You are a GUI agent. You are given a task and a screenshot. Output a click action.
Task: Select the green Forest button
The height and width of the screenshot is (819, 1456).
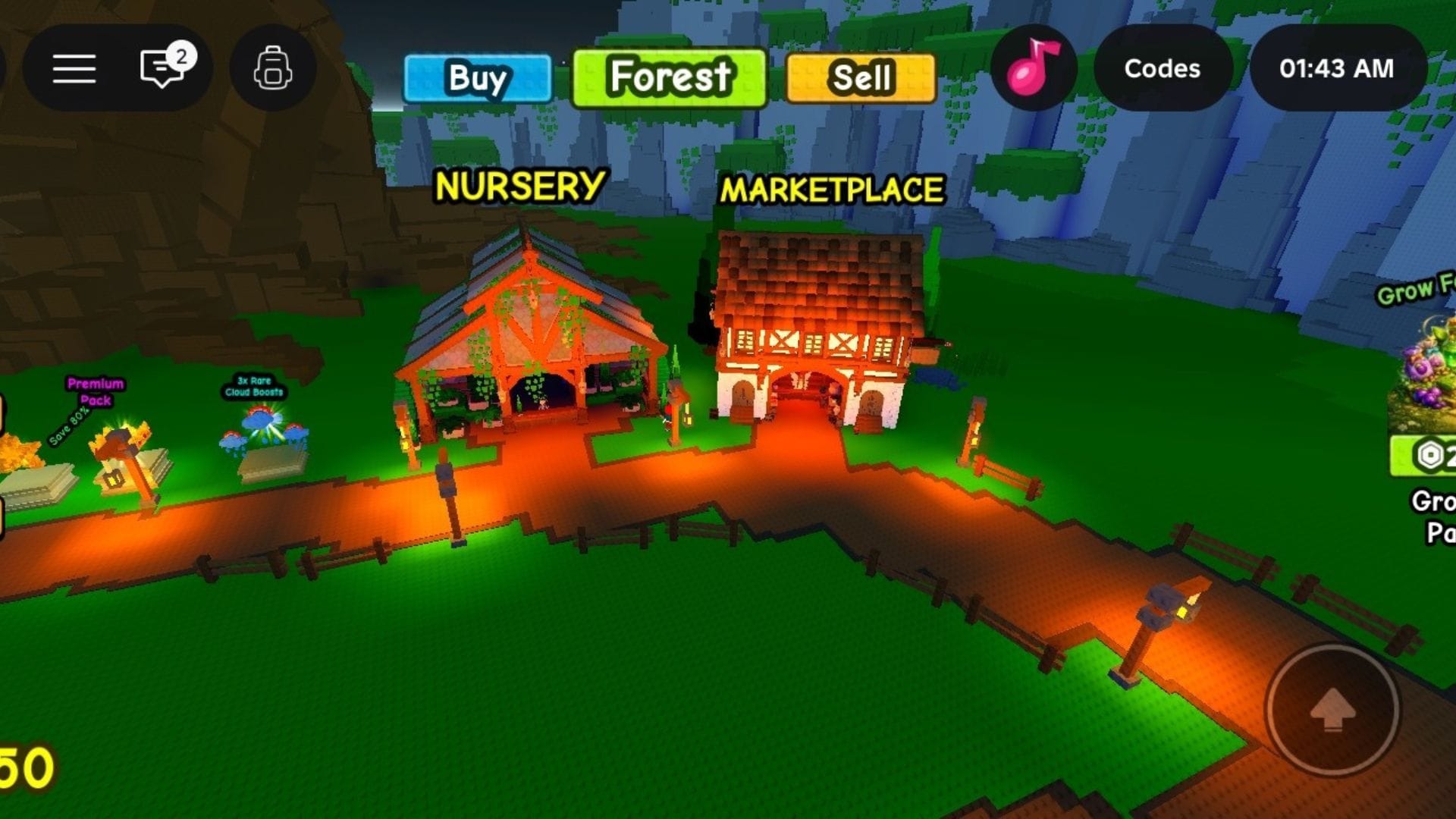[x=669, y=78]
